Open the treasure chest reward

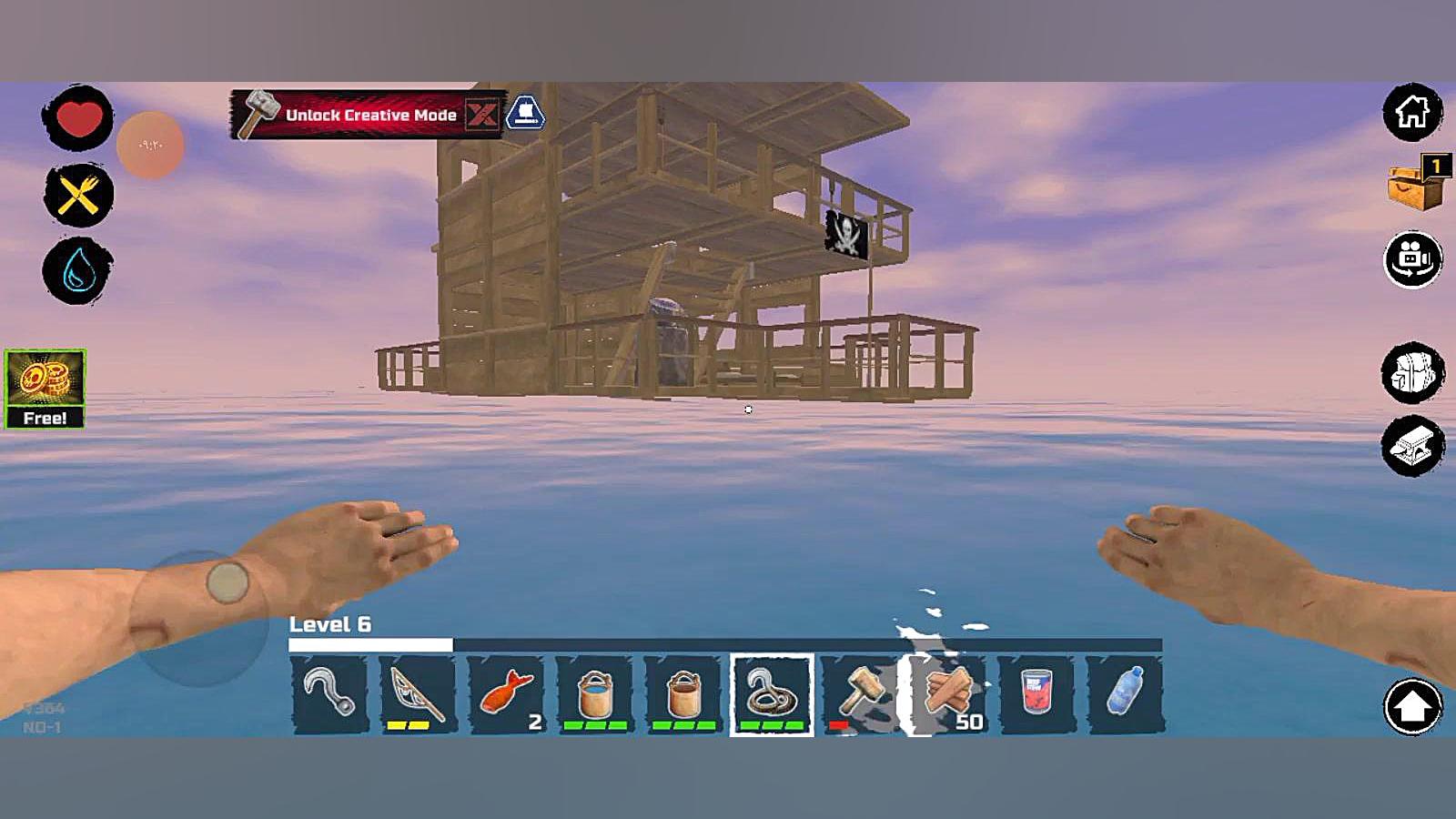1416,185
